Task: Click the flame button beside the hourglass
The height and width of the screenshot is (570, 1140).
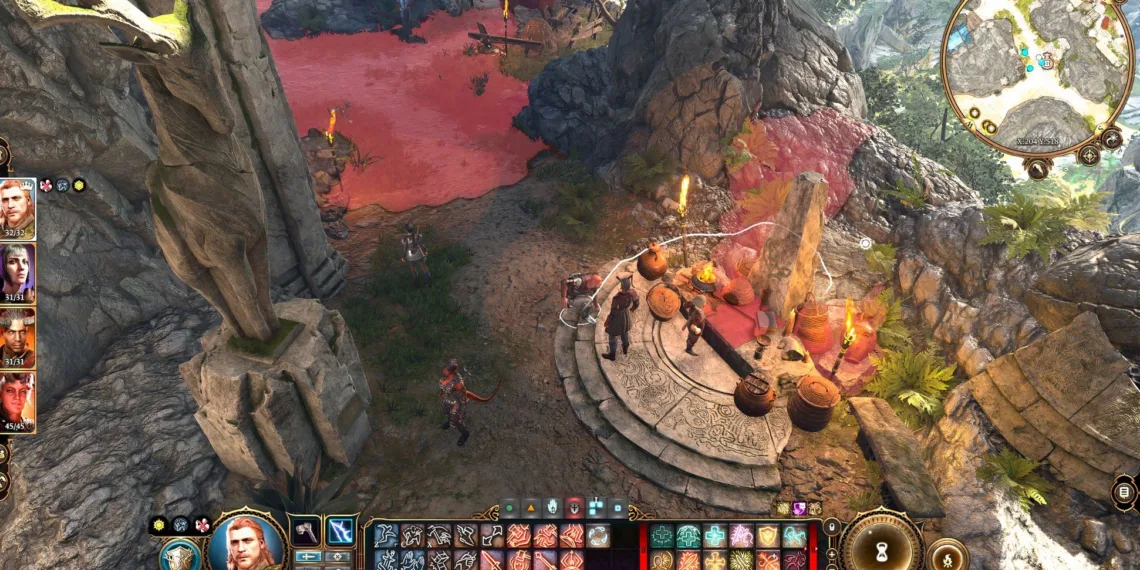Action: tap(945, 555)
